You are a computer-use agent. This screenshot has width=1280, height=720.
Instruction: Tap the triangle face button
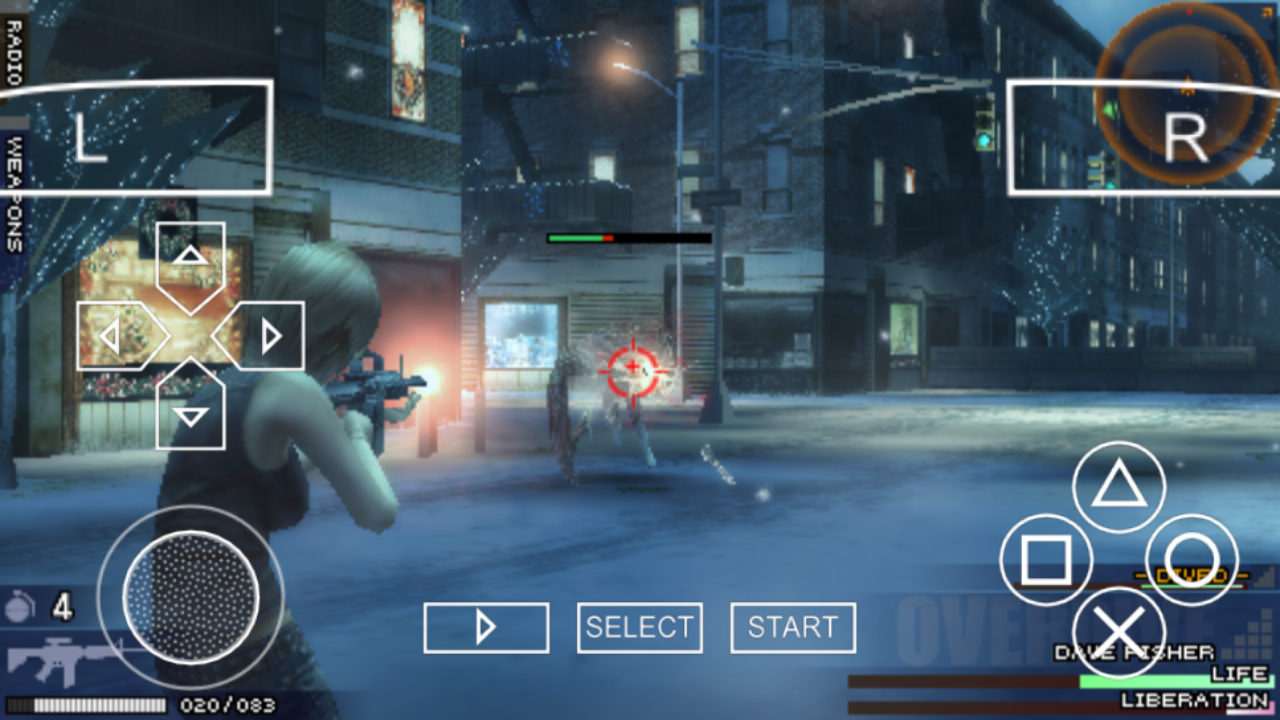click(x=1119, y=487)
